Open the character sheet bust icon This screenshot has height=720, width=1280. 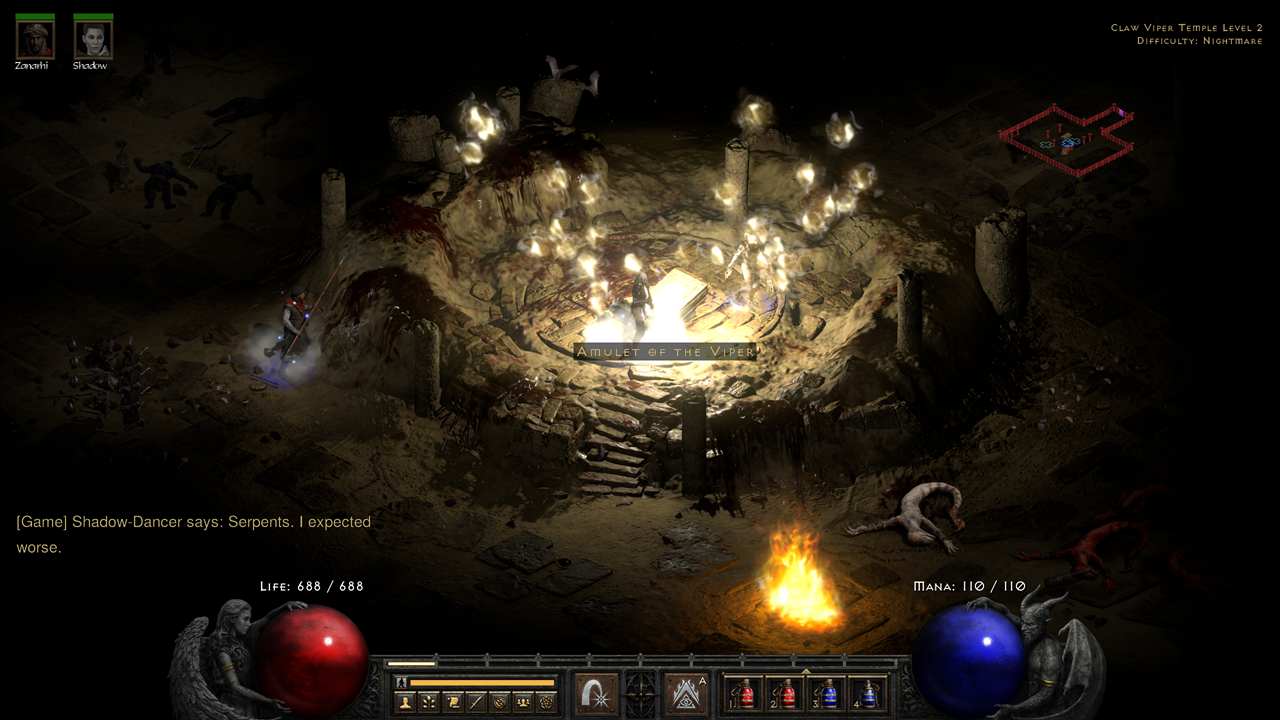[x=407, y=702]
